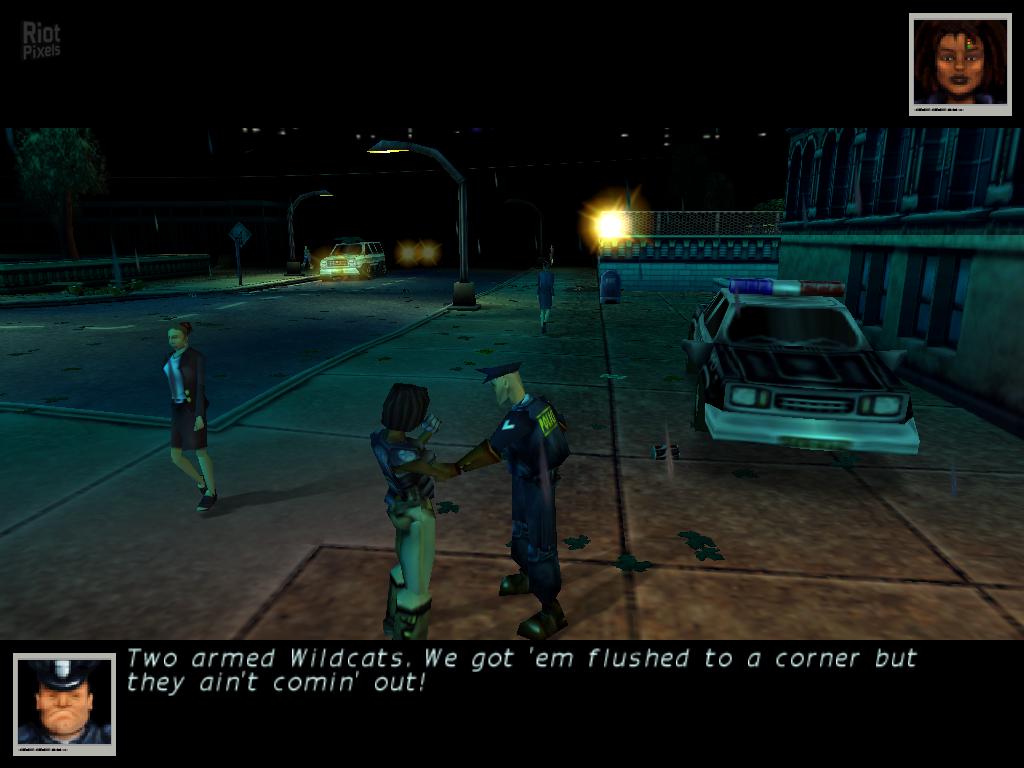Click the police officer speaker portrait
The image size is (1024, 768).
64,704
